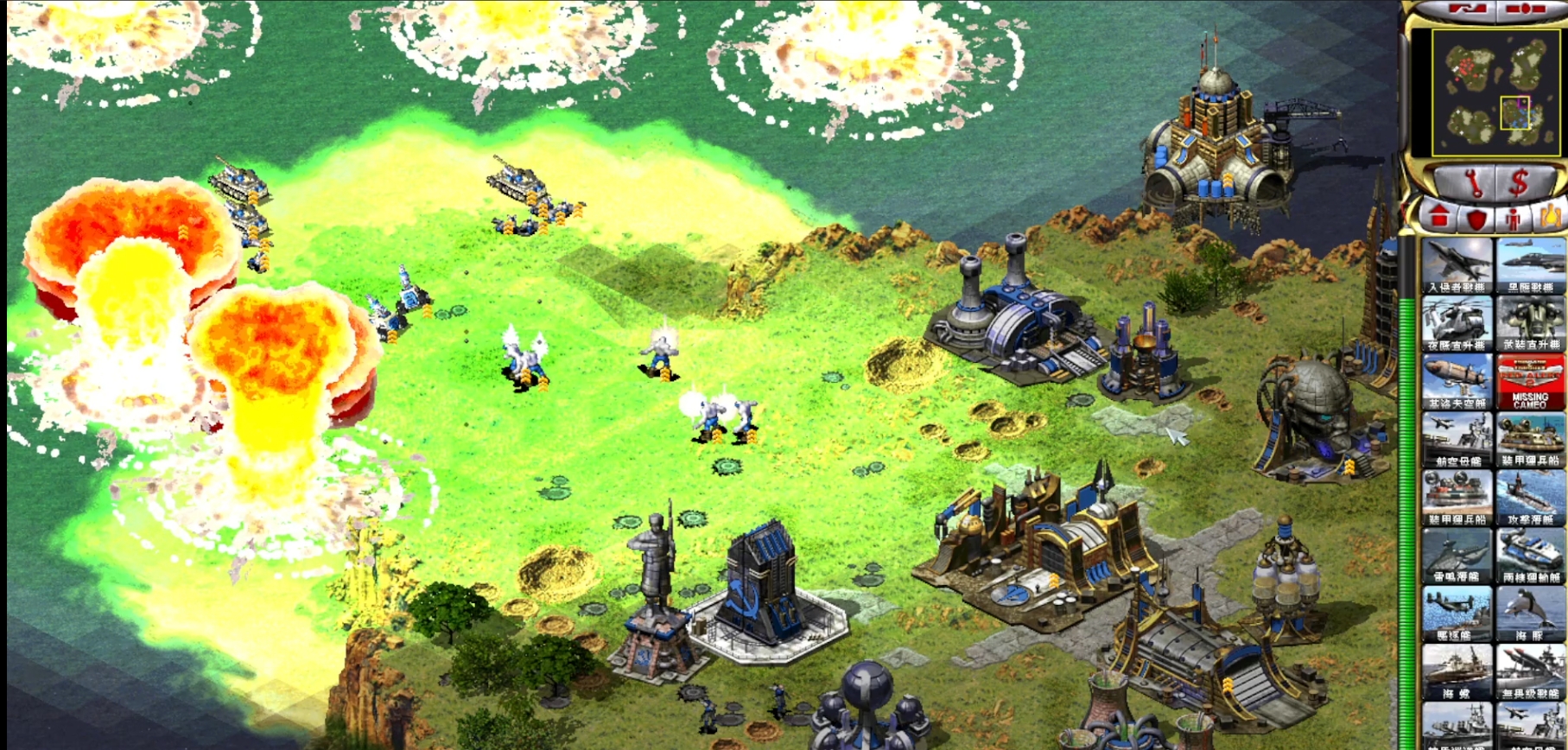Image resolution: width=1568 pixels, height=750 pixels.
Task: Queue a destroyer warship (驅逐艦)
Action: (1457, 613)
